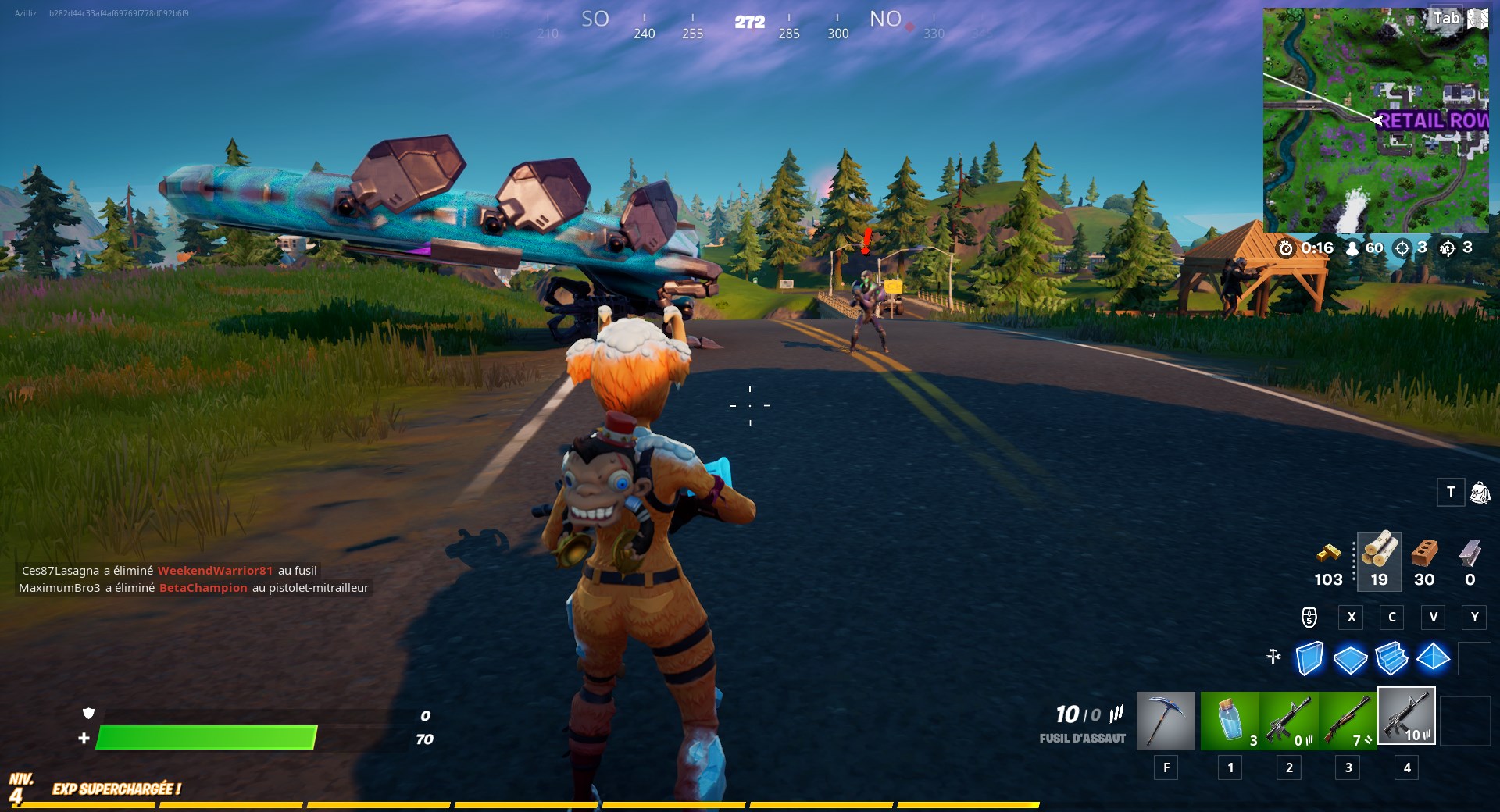The height and width of the screenshot is (812, 1500).
Task: Click the F keybind below the pickaxe
Action: coord(1166,767)
